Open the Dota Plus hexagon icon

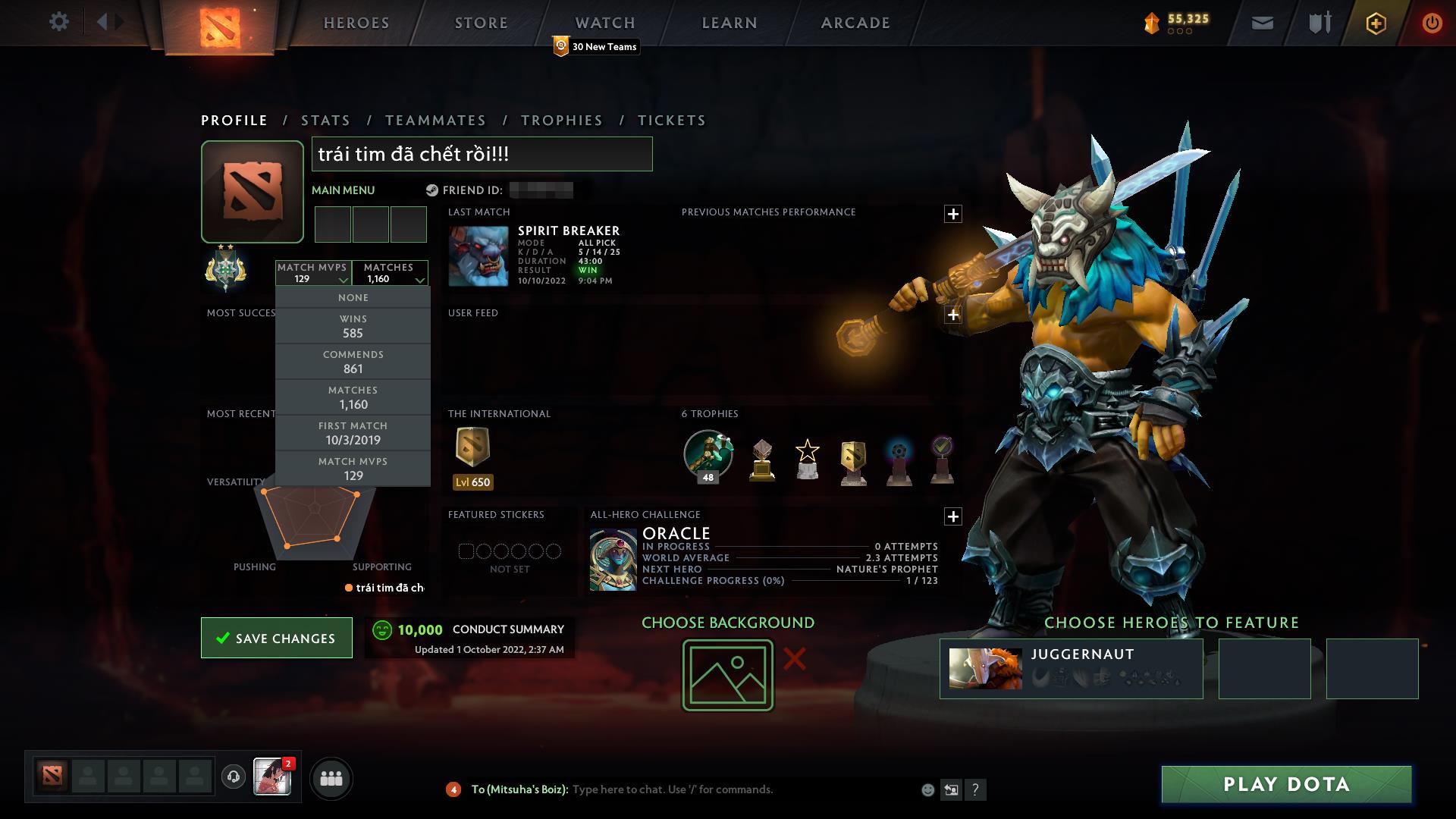click(1375, 23)
